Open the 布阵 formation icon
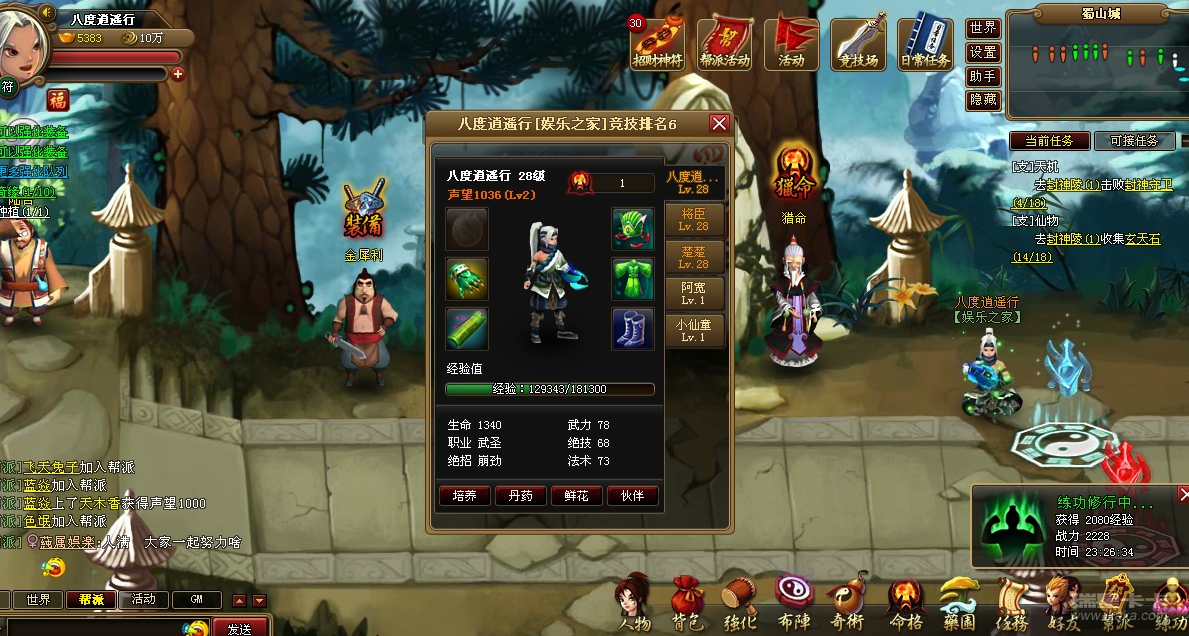 click(795, 602)
